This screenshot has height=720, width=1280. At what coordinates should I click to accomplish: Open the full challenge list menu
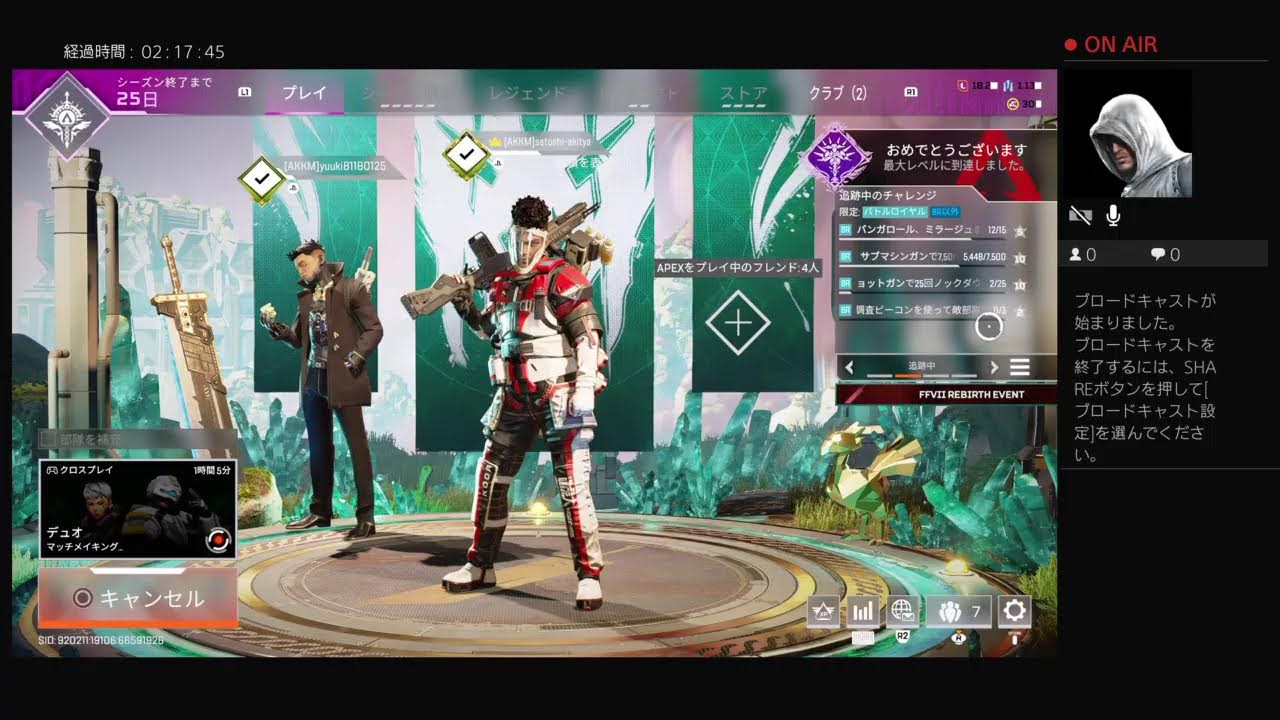tap(1020, 367)
